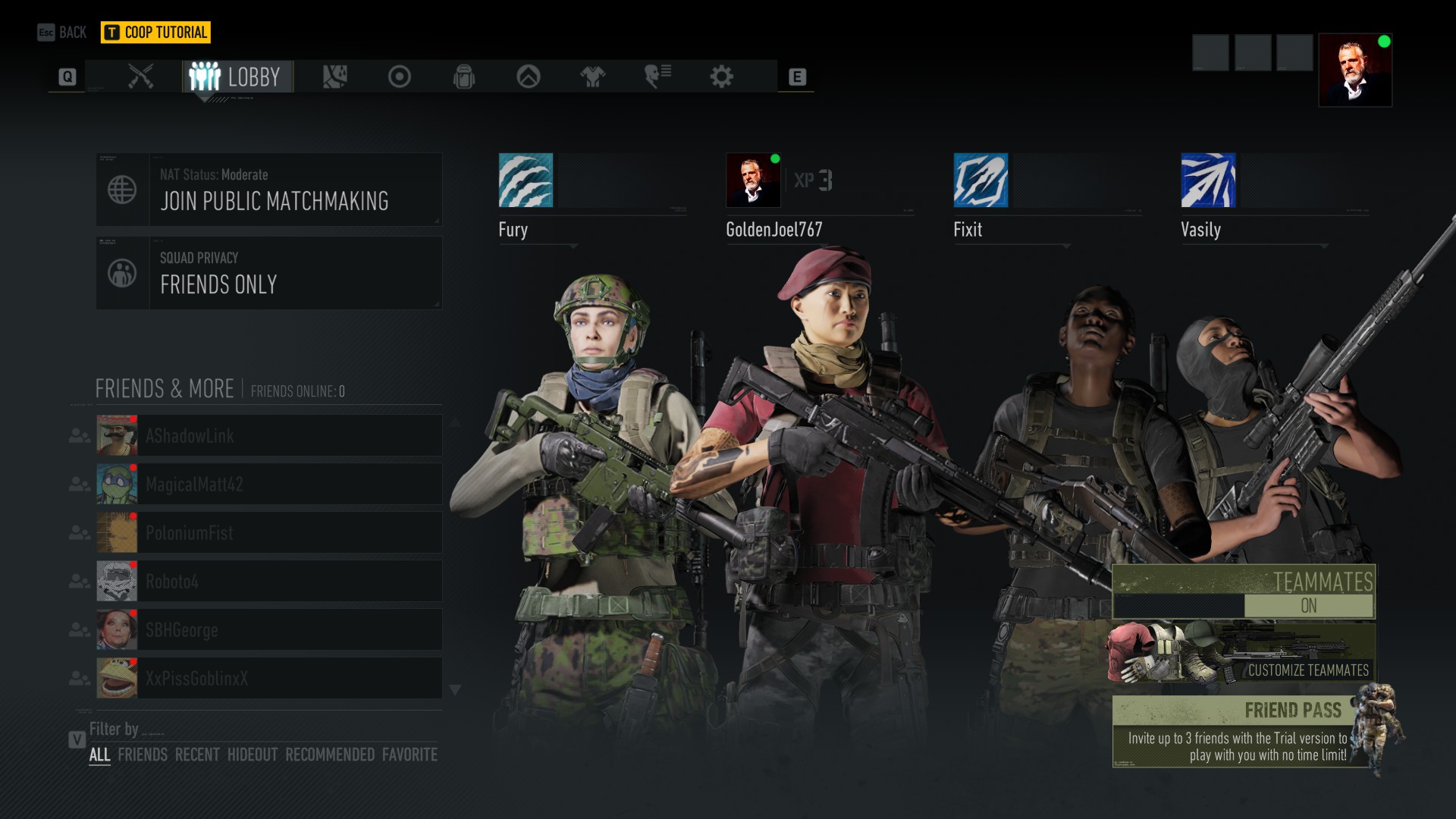Select XxPissGoblinxX friend row

click(269, 678)
